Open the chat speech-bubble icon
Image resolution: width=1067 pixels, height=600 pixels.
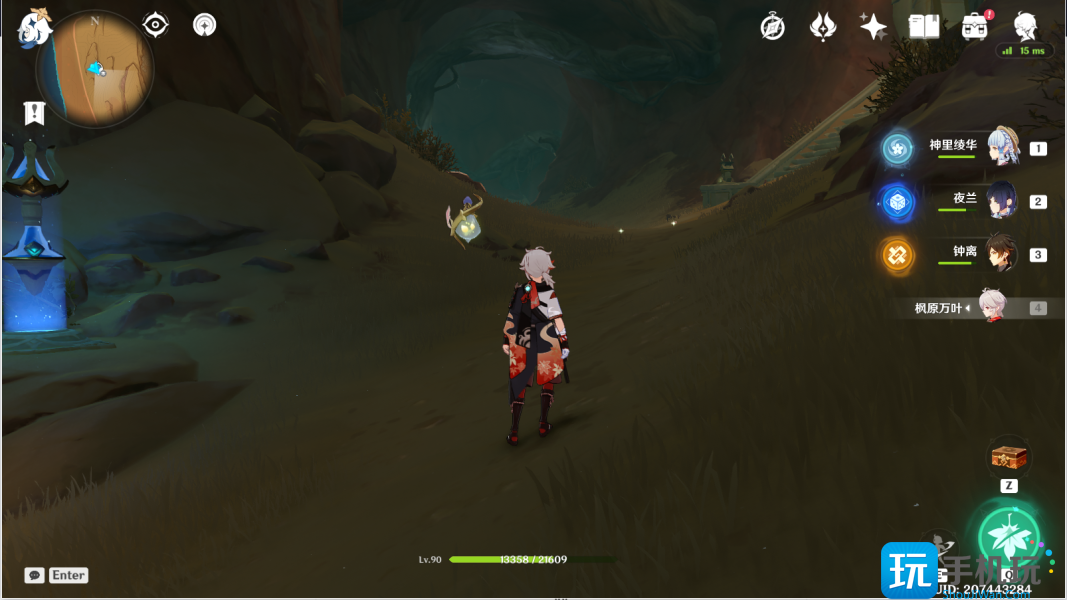[35, 575]
